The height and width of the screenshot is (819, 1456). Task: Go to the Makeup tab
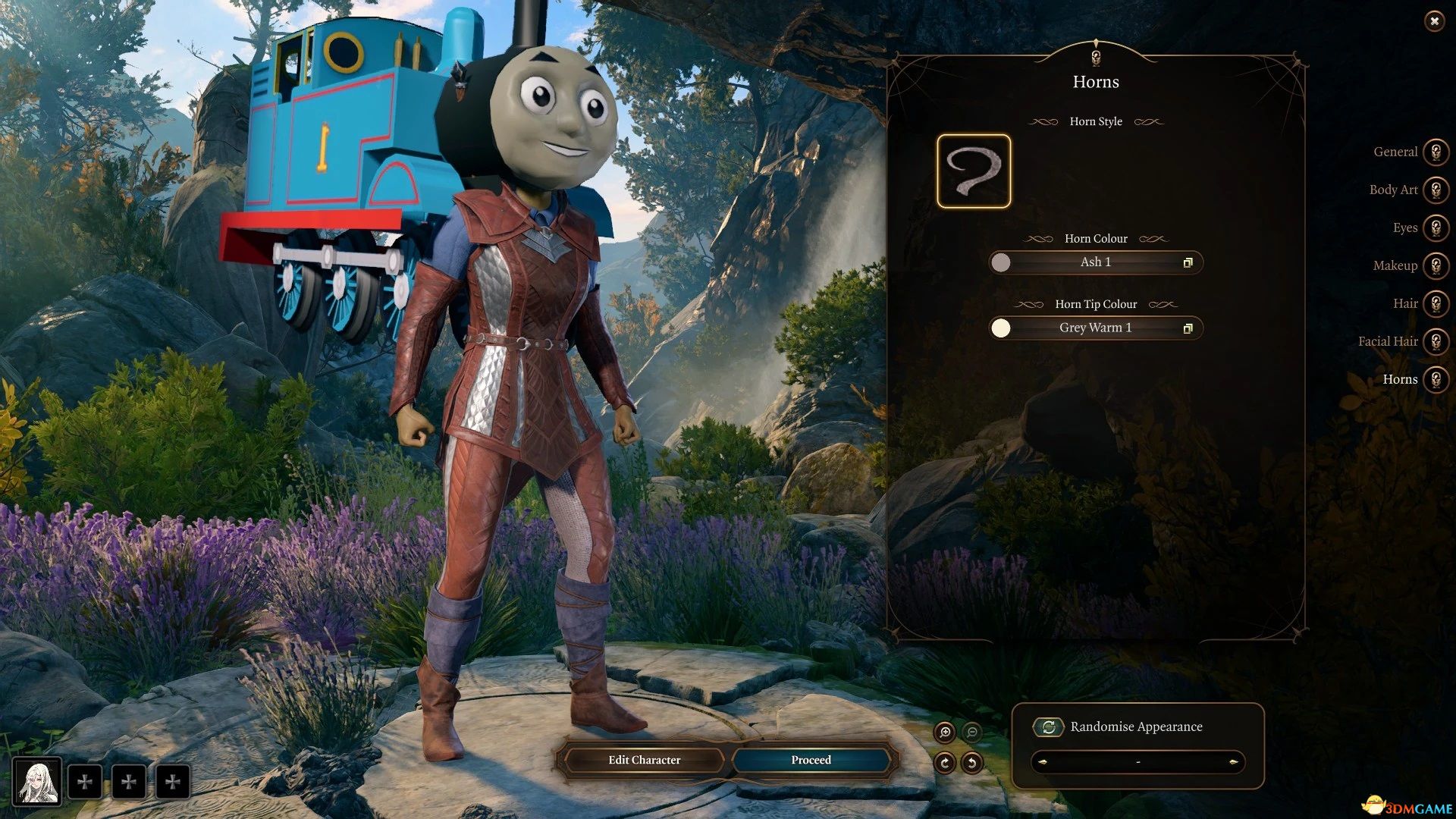tap(1435, 265)
